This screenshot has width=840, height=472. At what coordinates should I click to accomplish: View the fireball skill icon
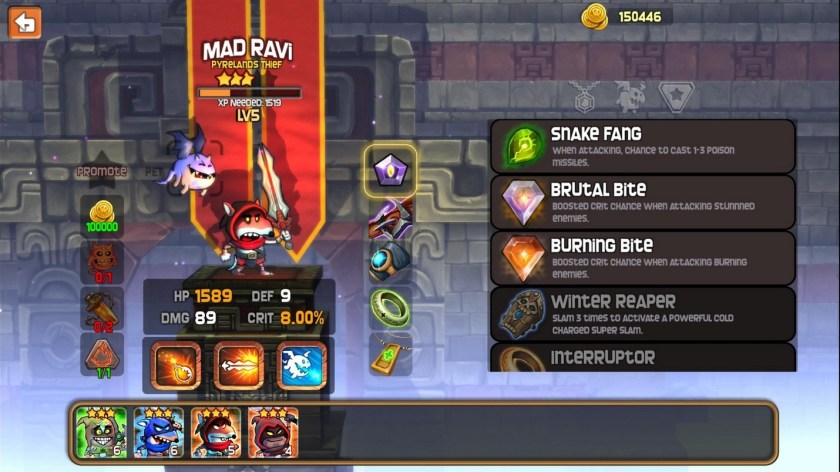(x=177, y=365)
